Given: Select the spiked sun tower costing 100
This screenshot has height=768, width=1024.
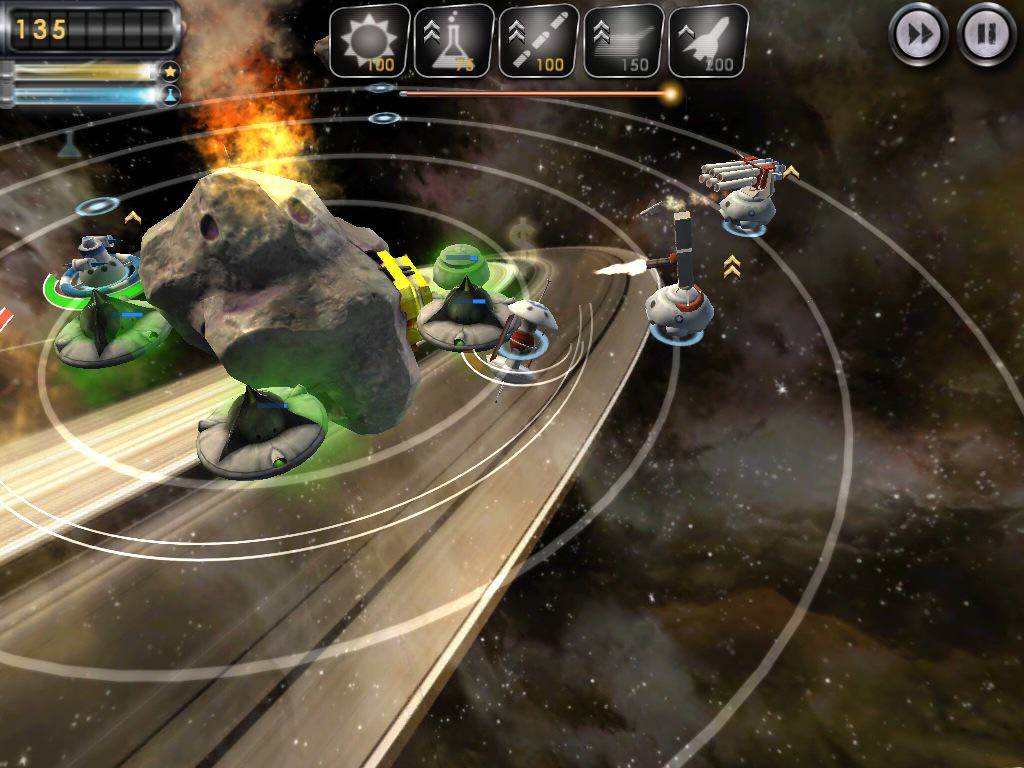Looking at the screenshot, I should coord(369,41).
